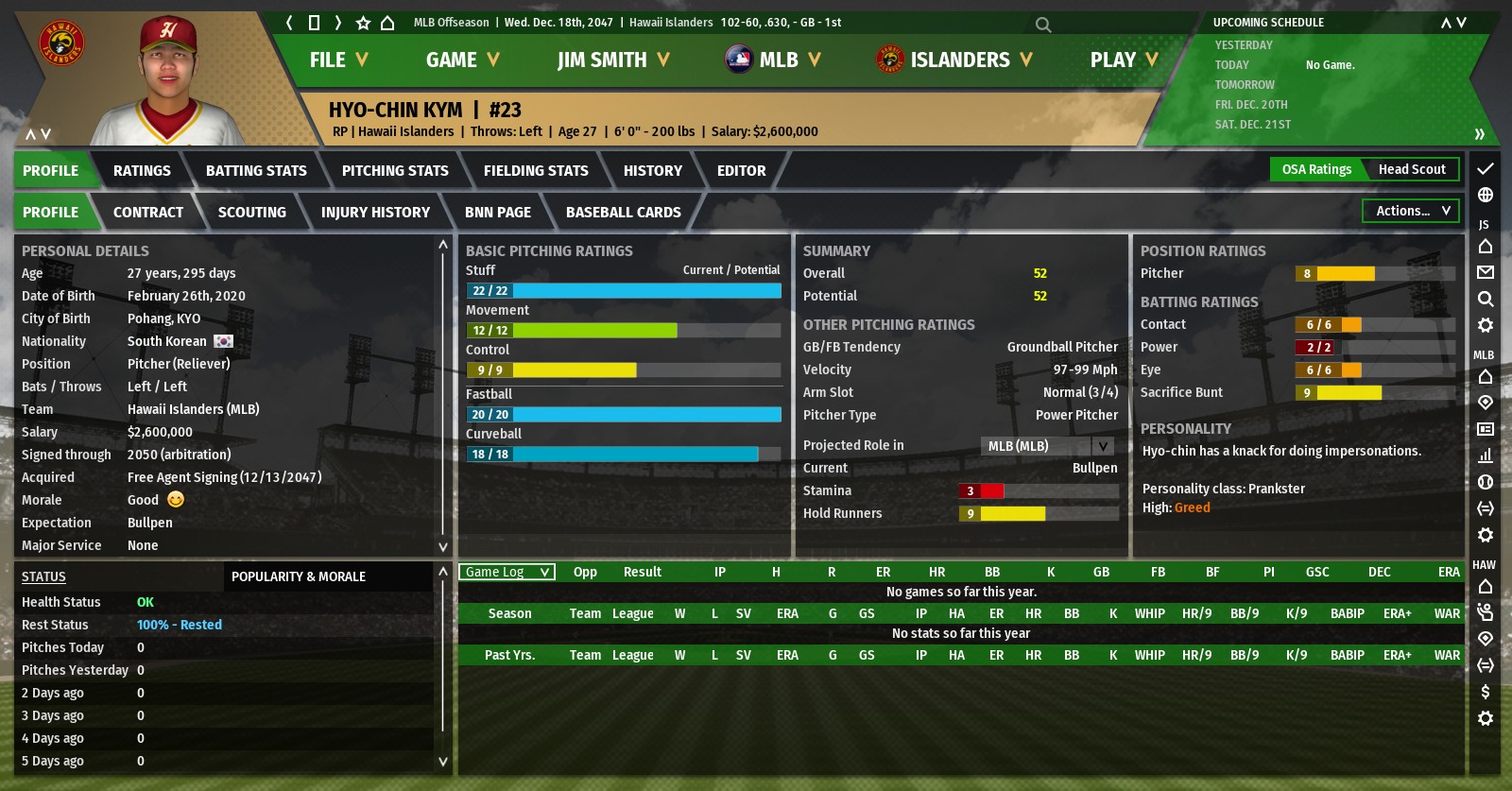This screenshot has width=1512, height=791.
Task: Open the INJURY HISTORY sub-tab
Action: 375,213
